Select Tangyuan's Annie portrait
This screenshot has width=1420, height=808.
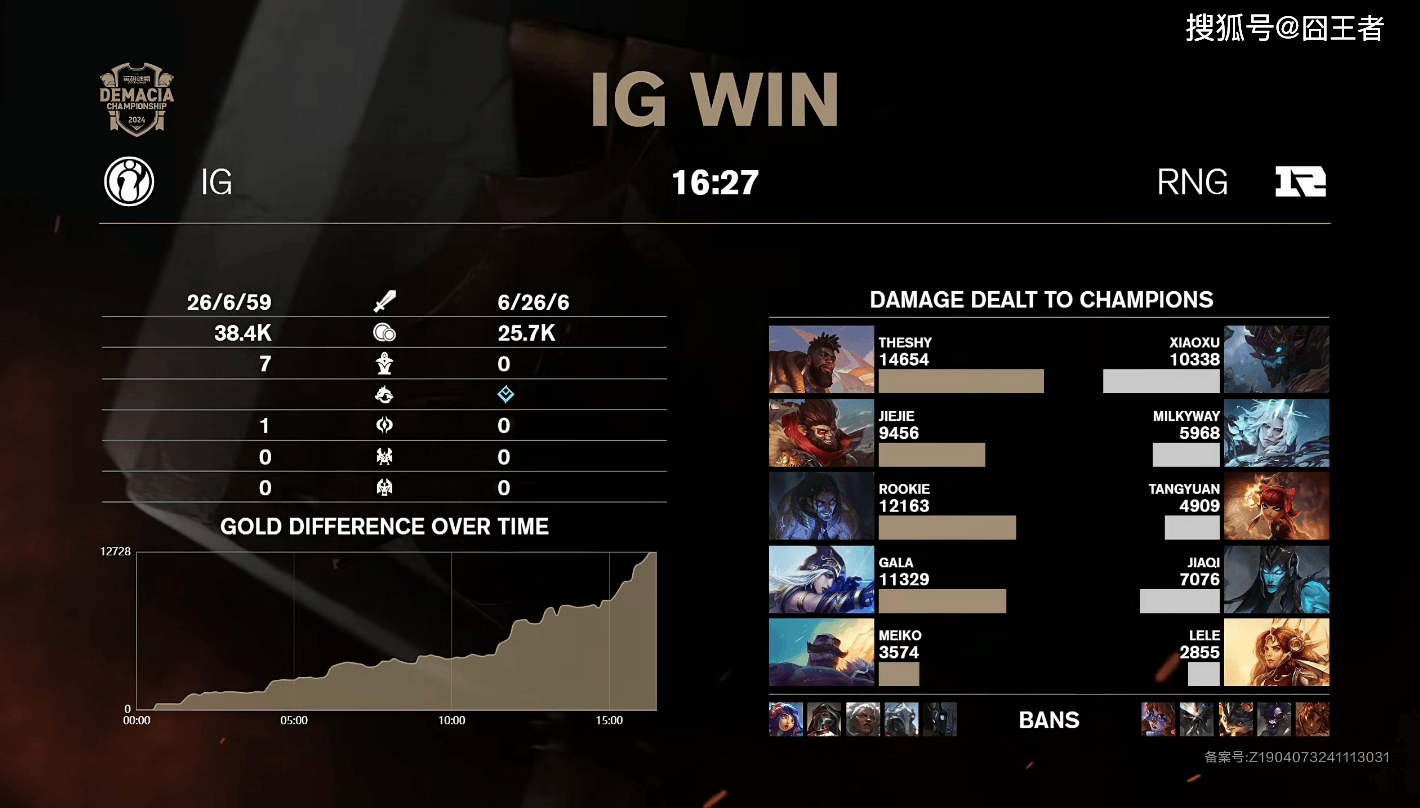1276,506
